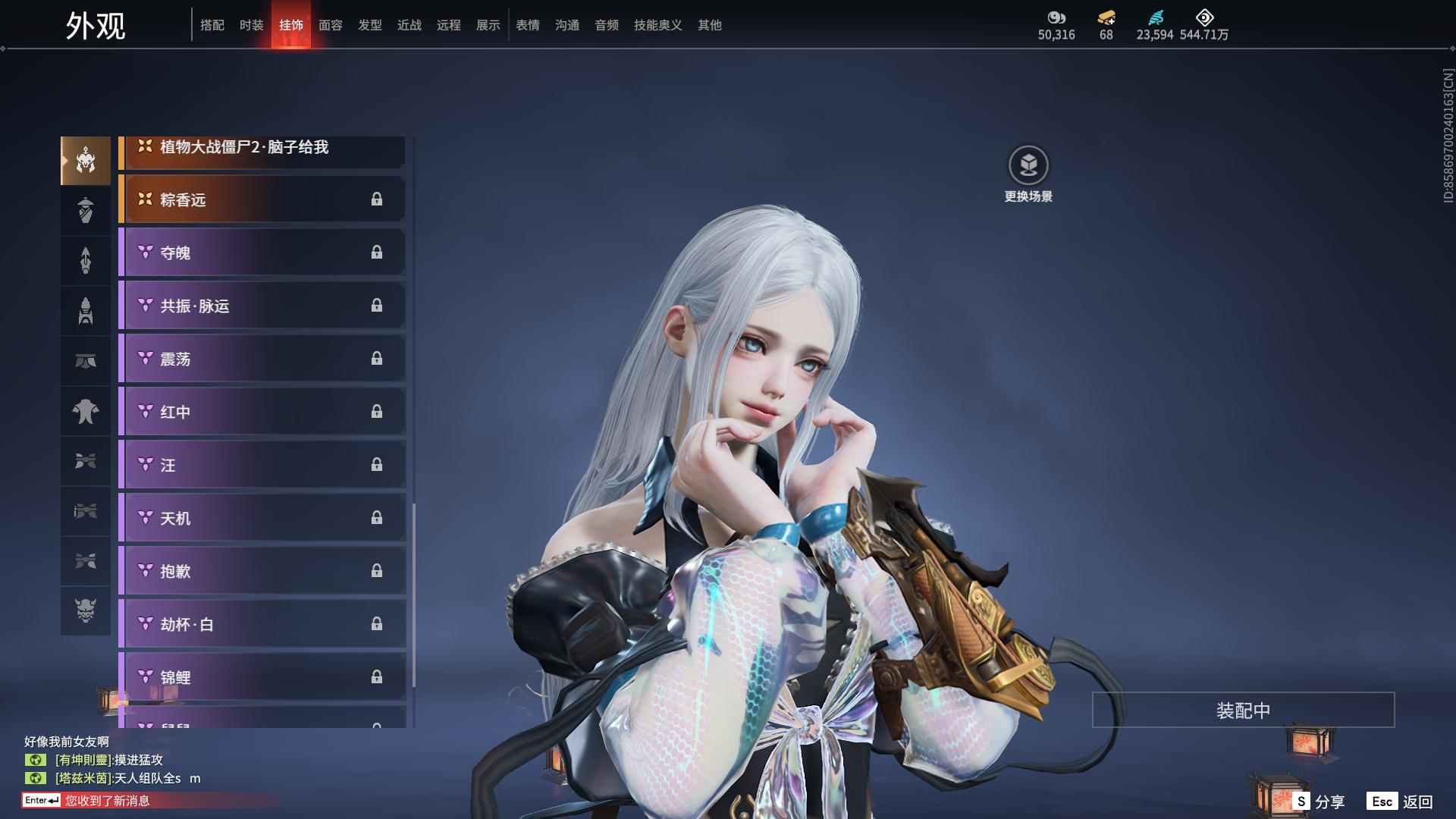Pick the 锦鲤 accessory
The image size is (1456, 819).
(262, 676)
